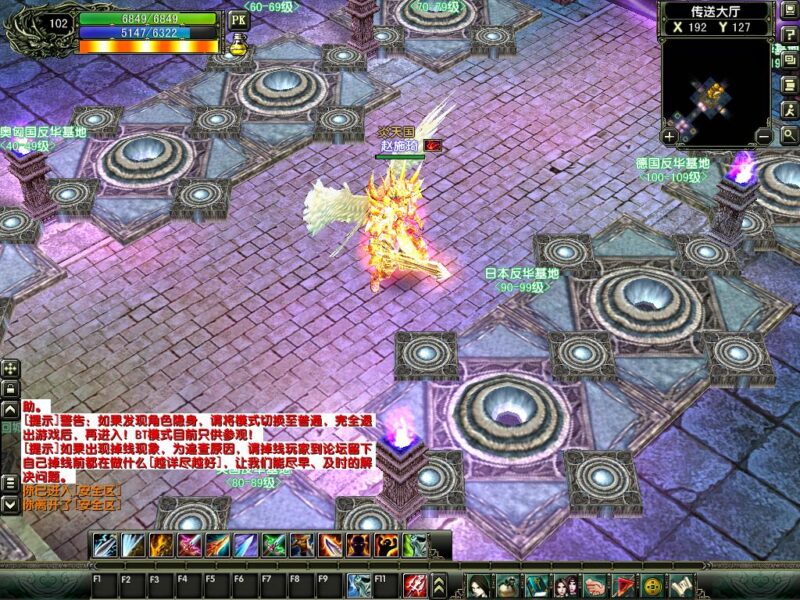Activate the red trident skill icon
The width and height of the screenshot is (800, 600).
pyautogui.click(x=415, y=587)
